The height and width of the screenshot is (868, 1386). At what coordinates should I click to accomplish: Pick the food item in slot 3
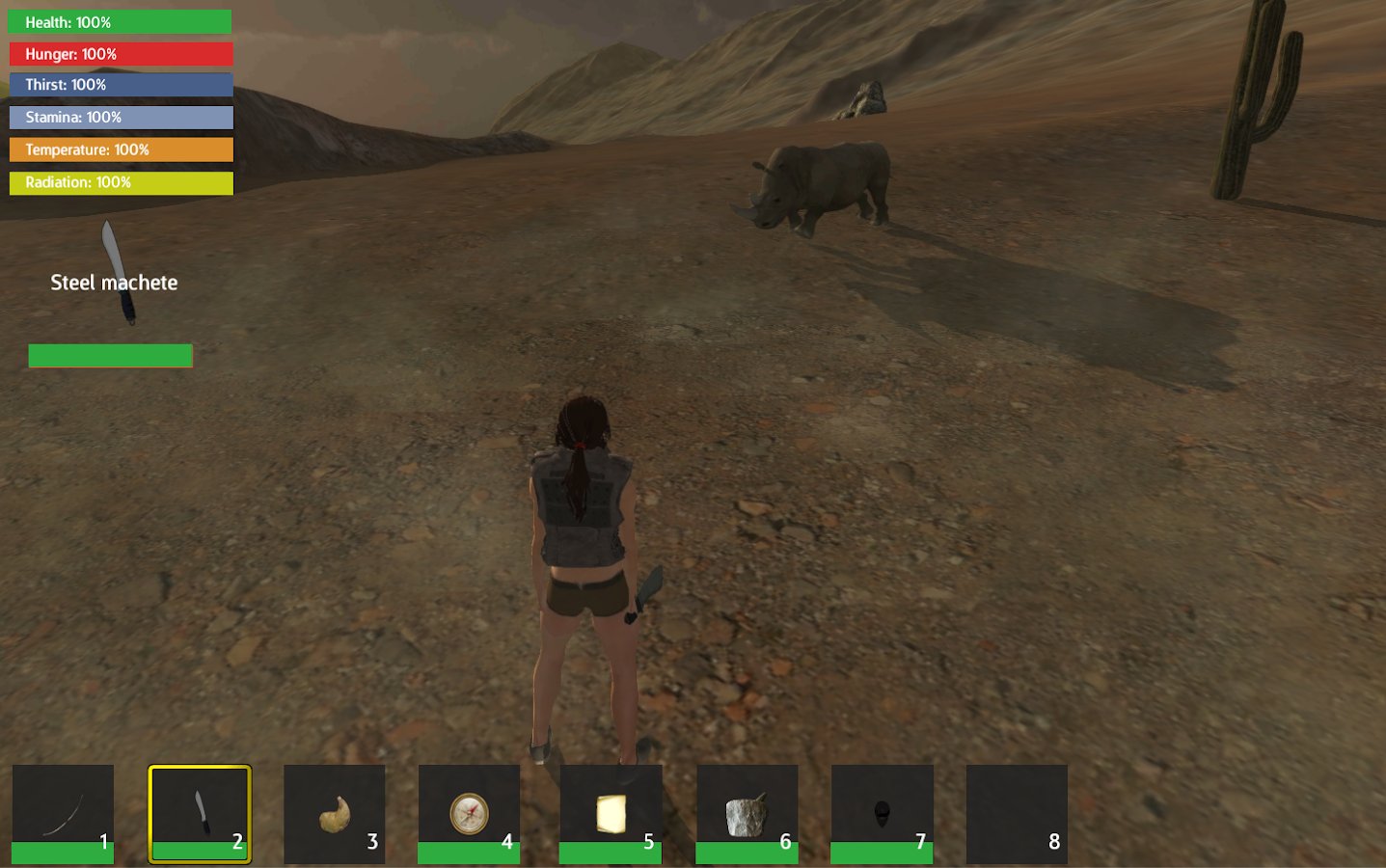click(334, 813)
